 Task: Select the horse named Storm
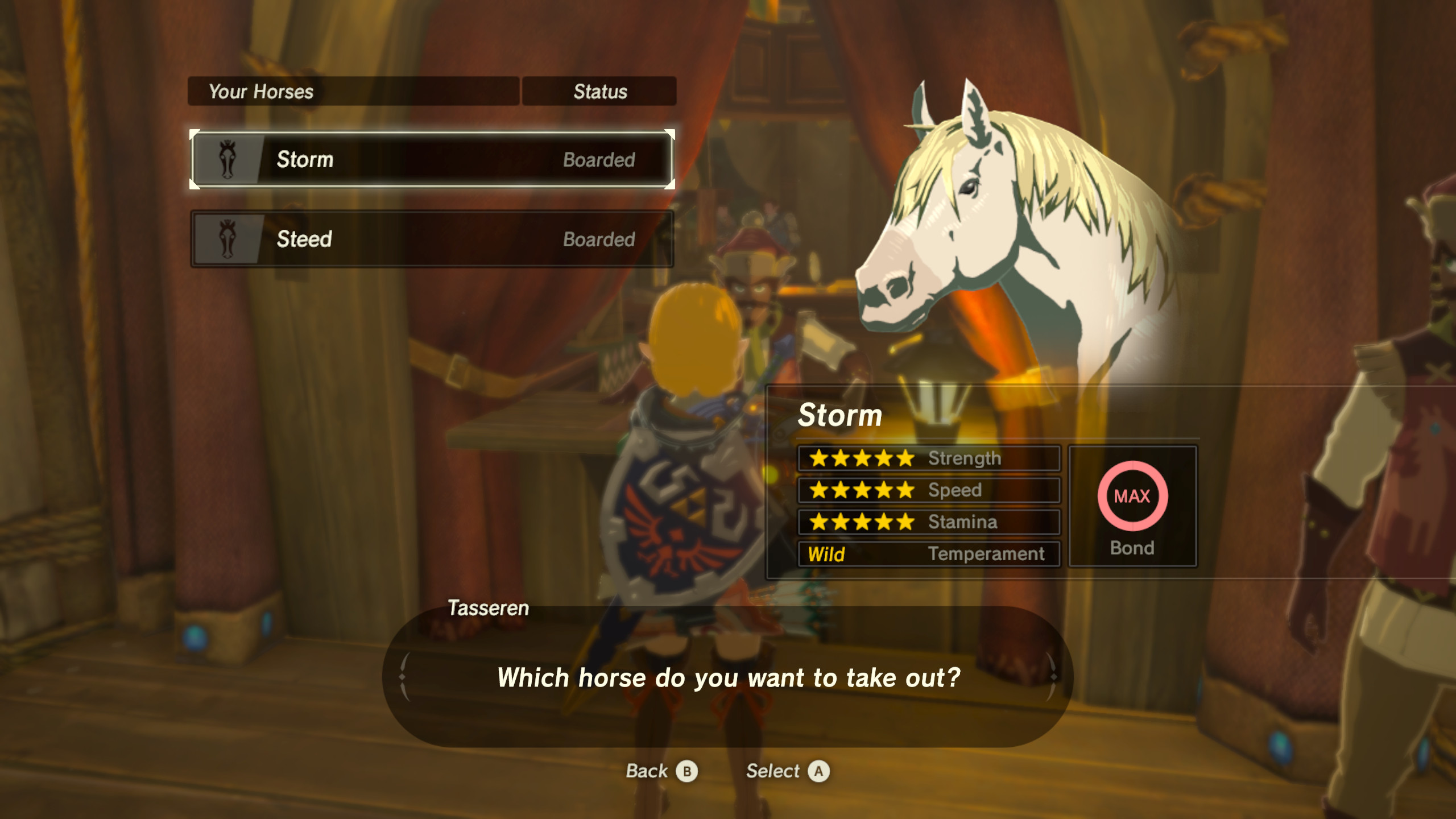(432, 159)
